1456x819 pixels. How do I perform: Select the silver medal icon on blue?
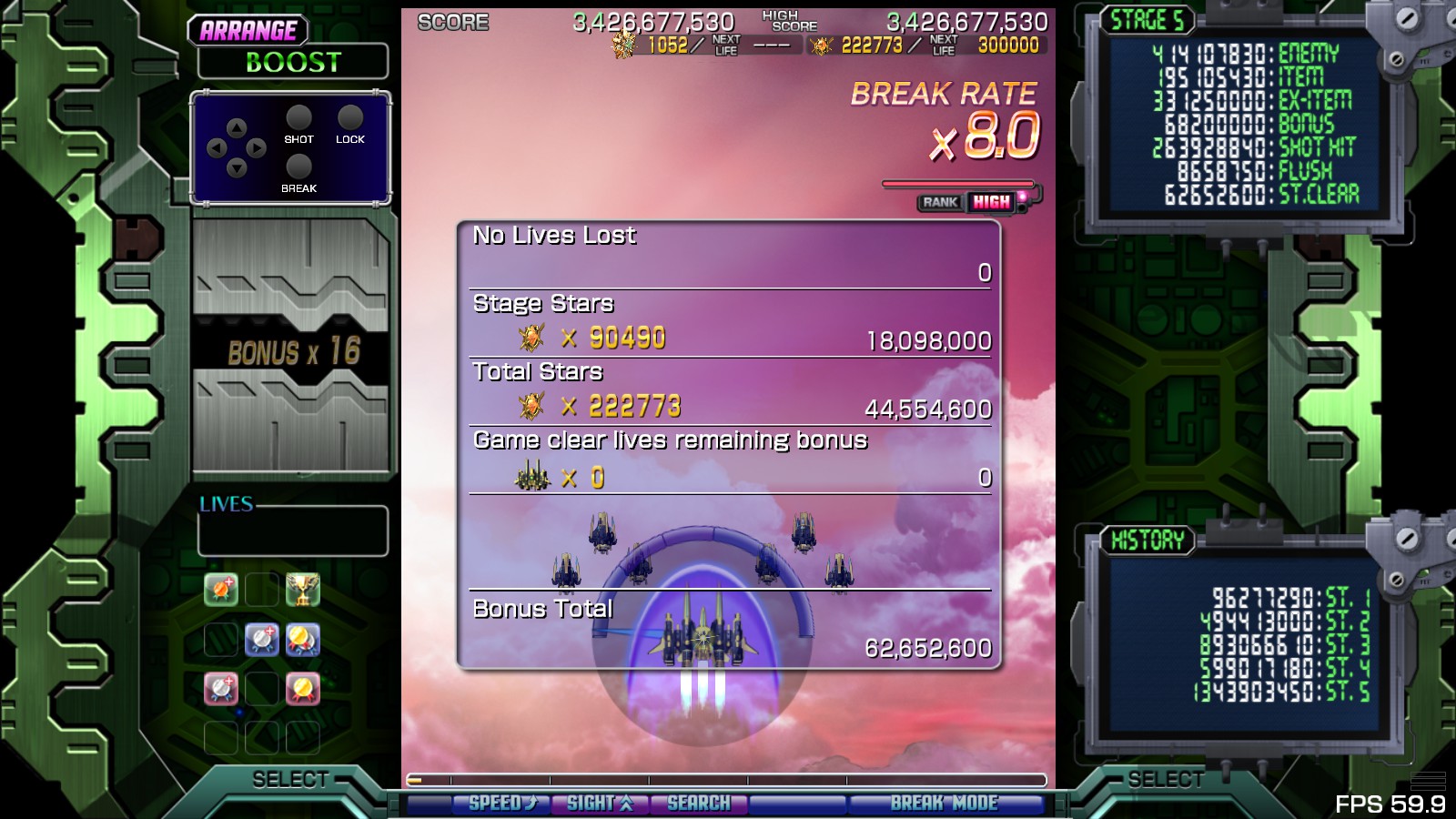(262, 641)
